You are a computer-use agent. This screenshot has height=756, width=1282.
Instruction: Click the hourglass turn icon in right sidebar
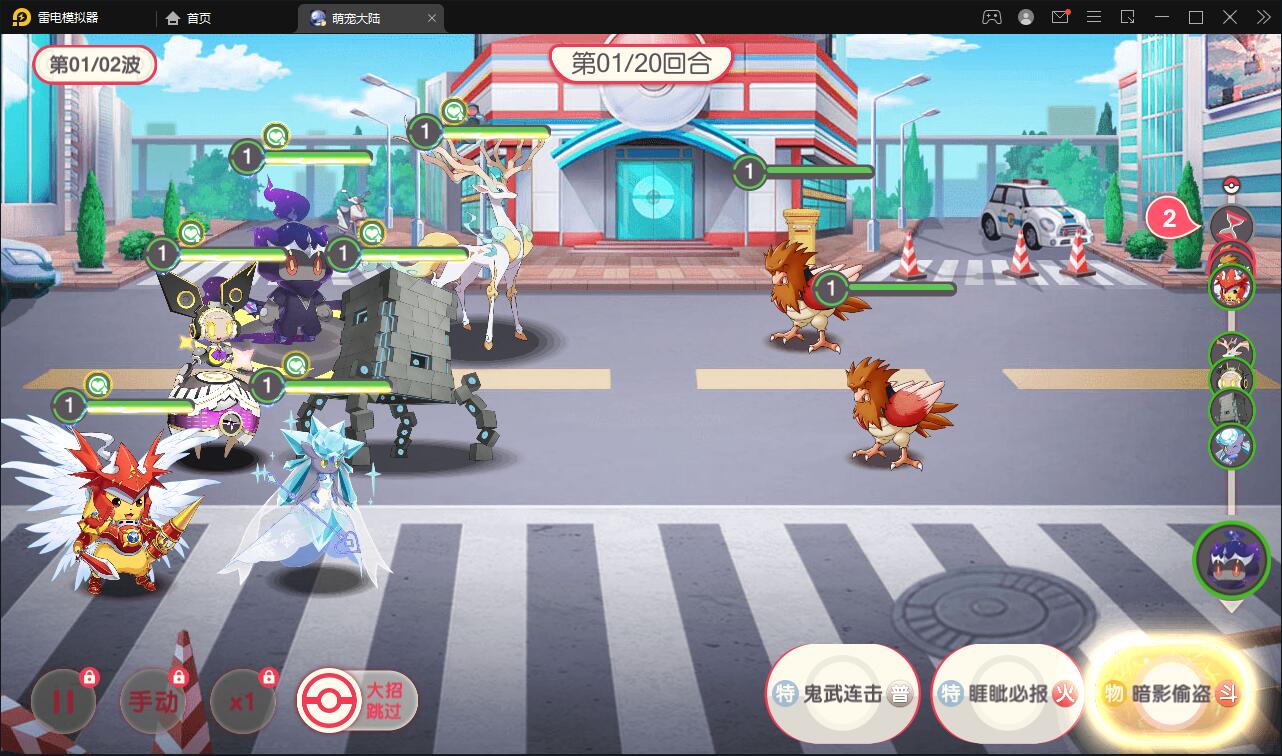[1231, 224]
